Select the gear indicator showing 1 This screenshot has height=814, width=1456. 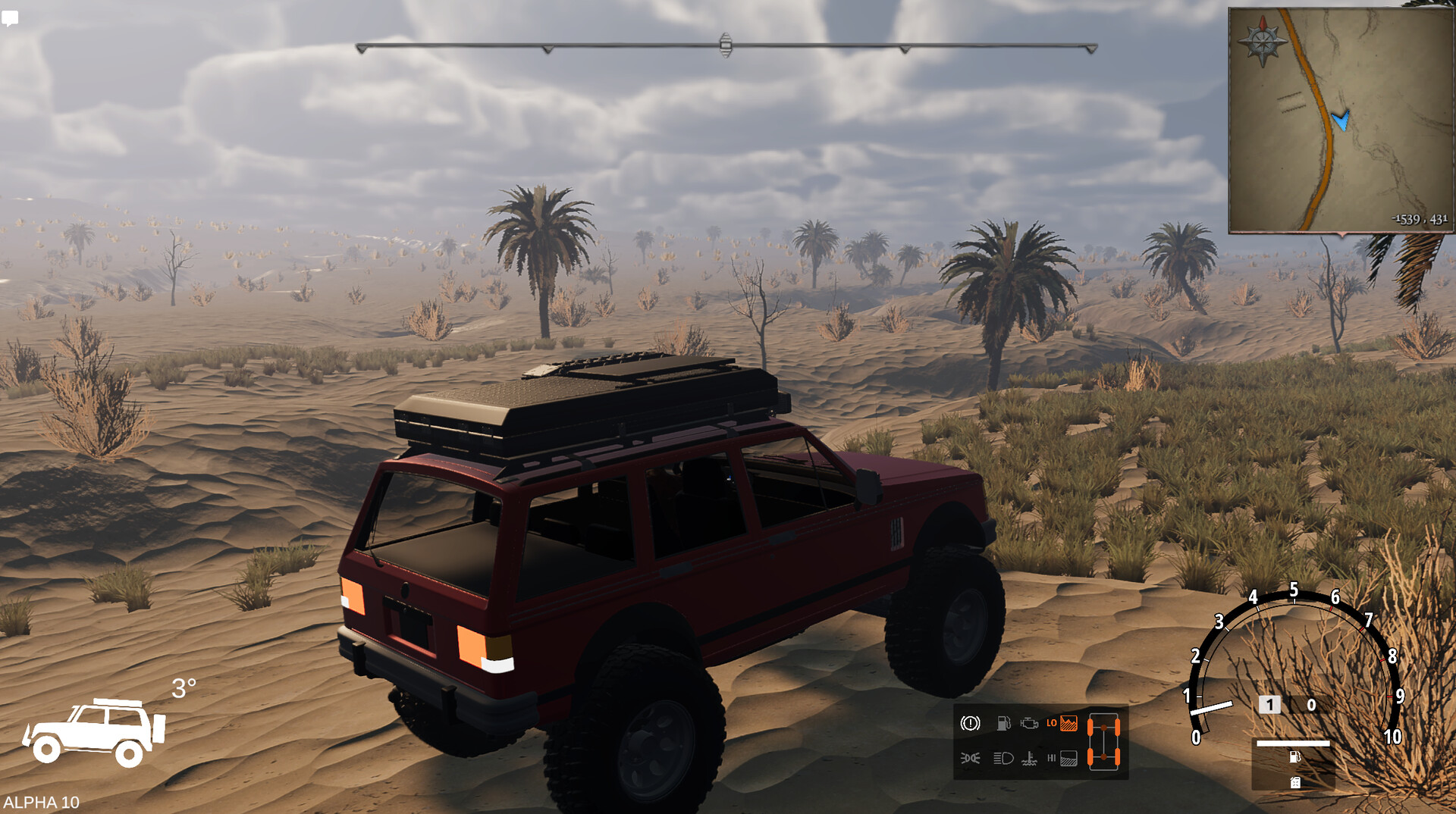pos(1269,704)
